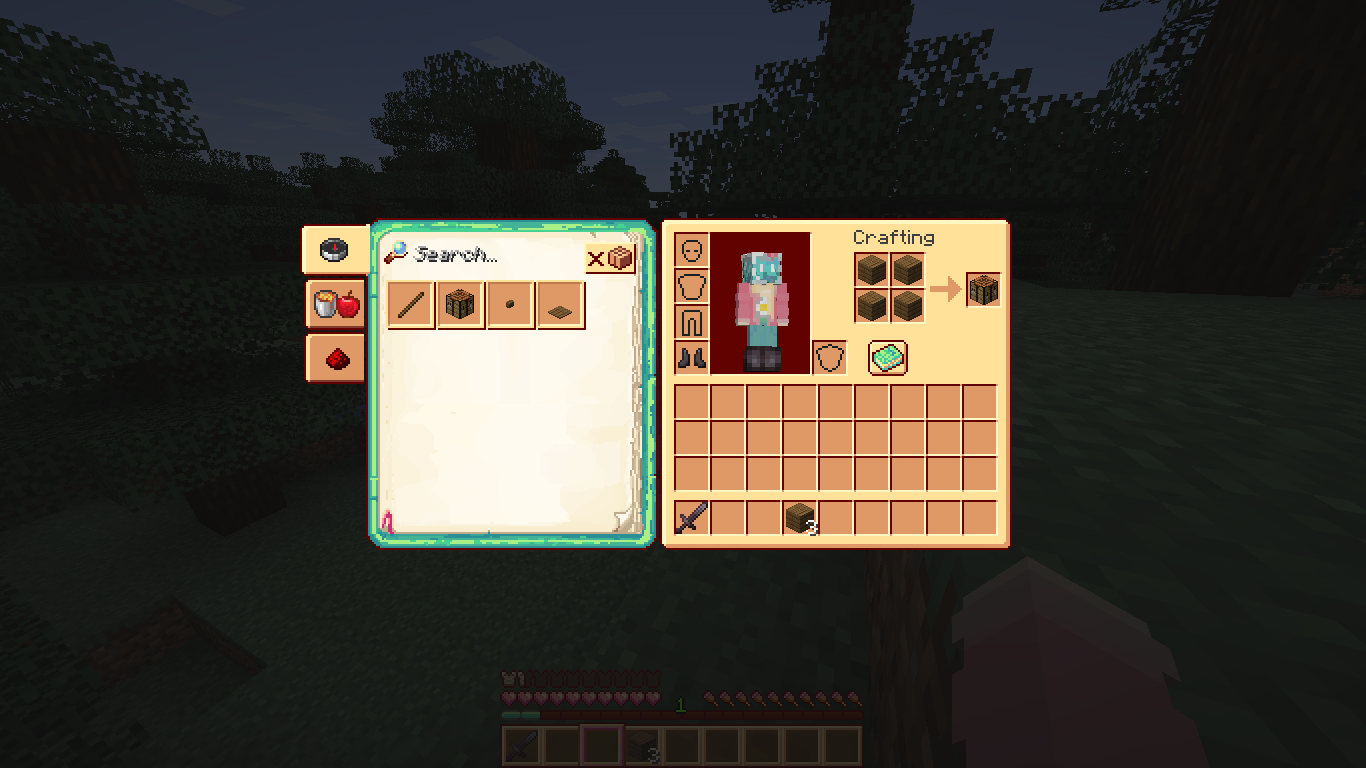
Task: Clear the search with the X button
Action: coord(597,258)
